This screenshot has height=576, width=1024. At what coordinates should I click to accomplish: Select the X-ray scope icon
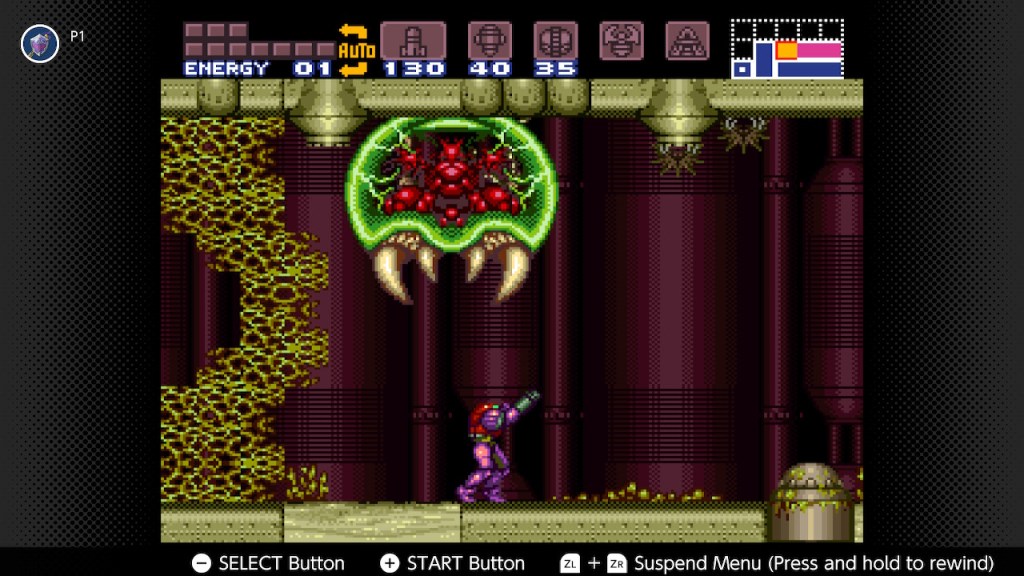tap(687, 40)
